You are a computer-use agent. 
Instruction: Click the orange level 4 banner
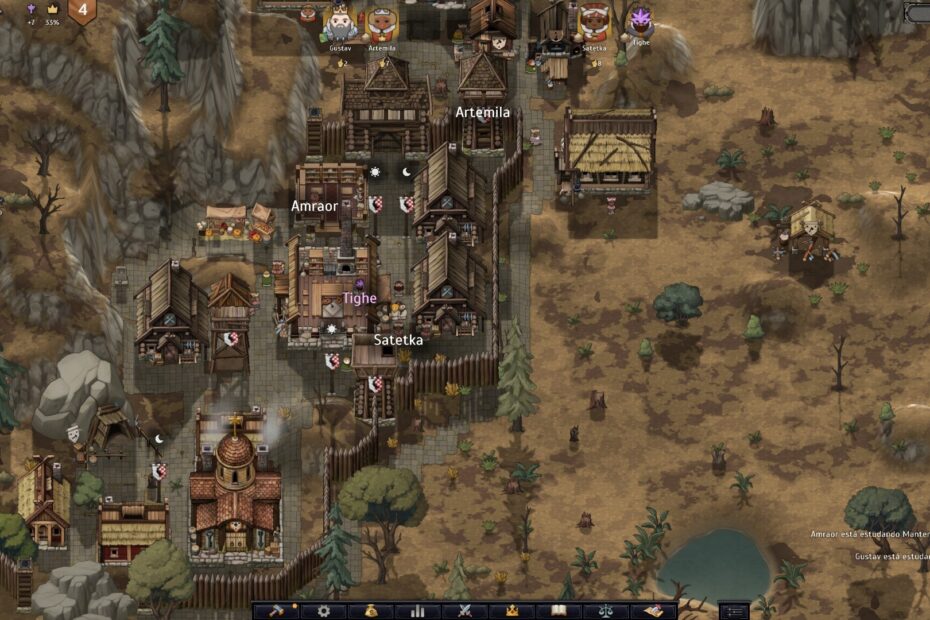tap(82, 10)
